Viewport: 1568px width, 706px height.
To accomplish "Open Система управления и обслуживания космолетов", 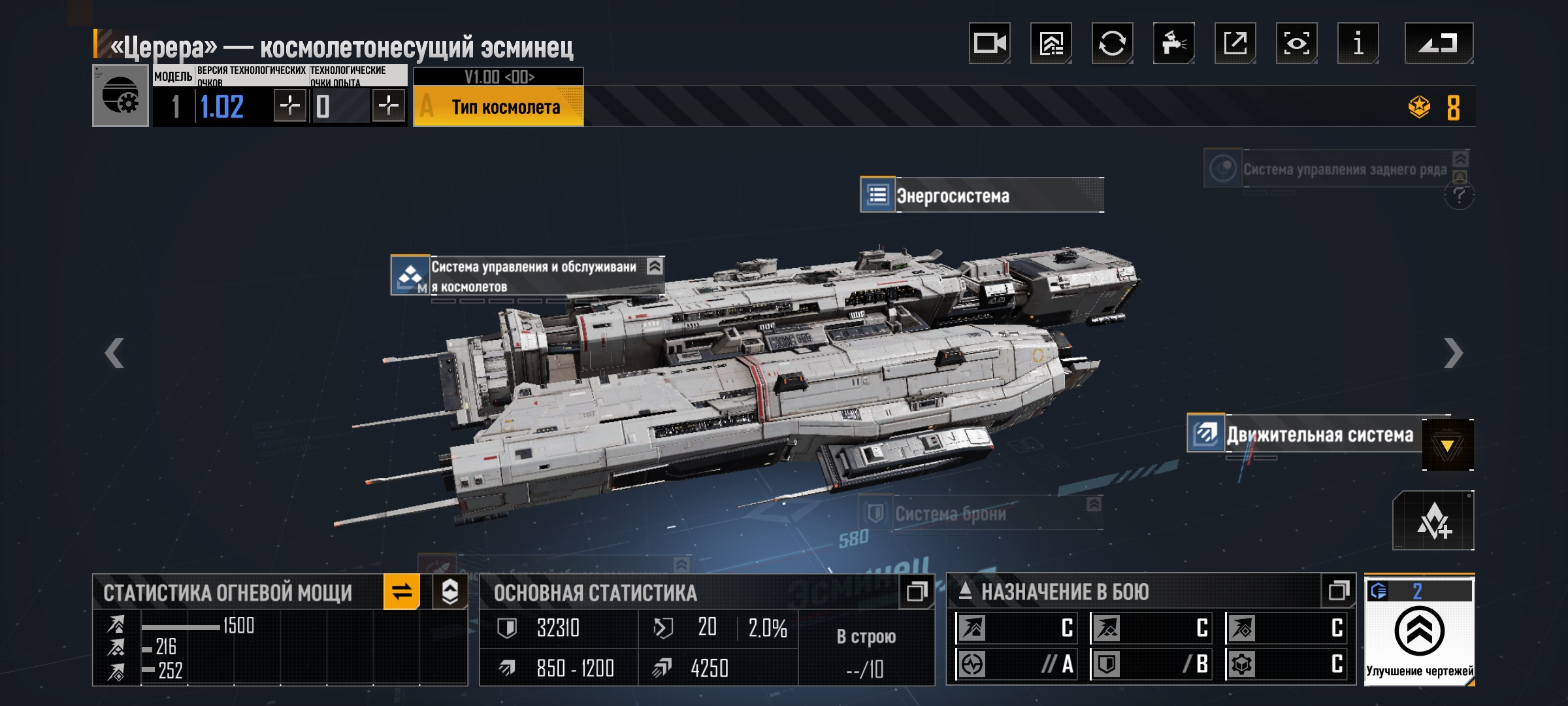I will [x=527, y=277].
